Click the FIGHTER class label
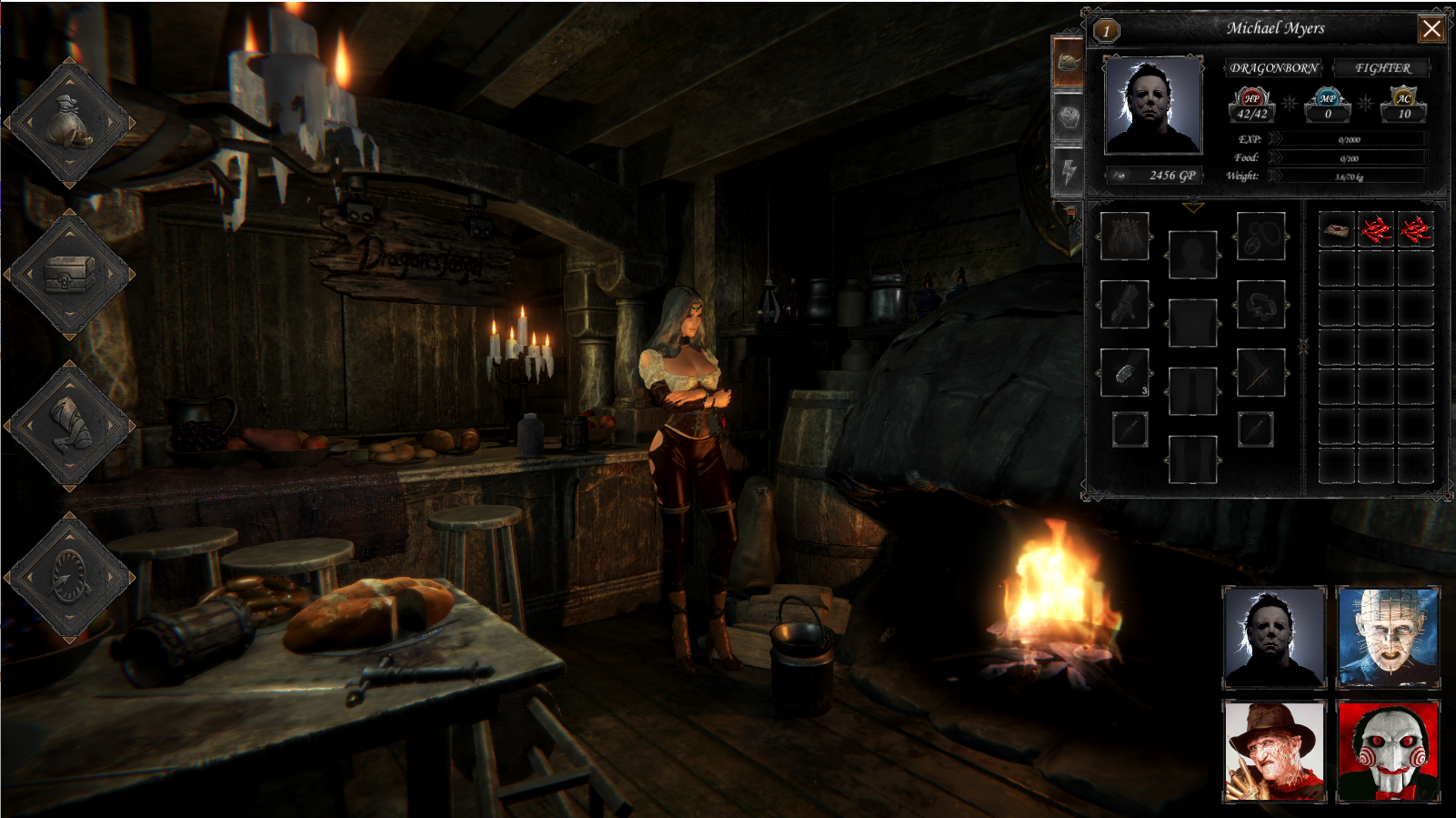Viewport: 1456px width, 818px height. (1382, 68)
